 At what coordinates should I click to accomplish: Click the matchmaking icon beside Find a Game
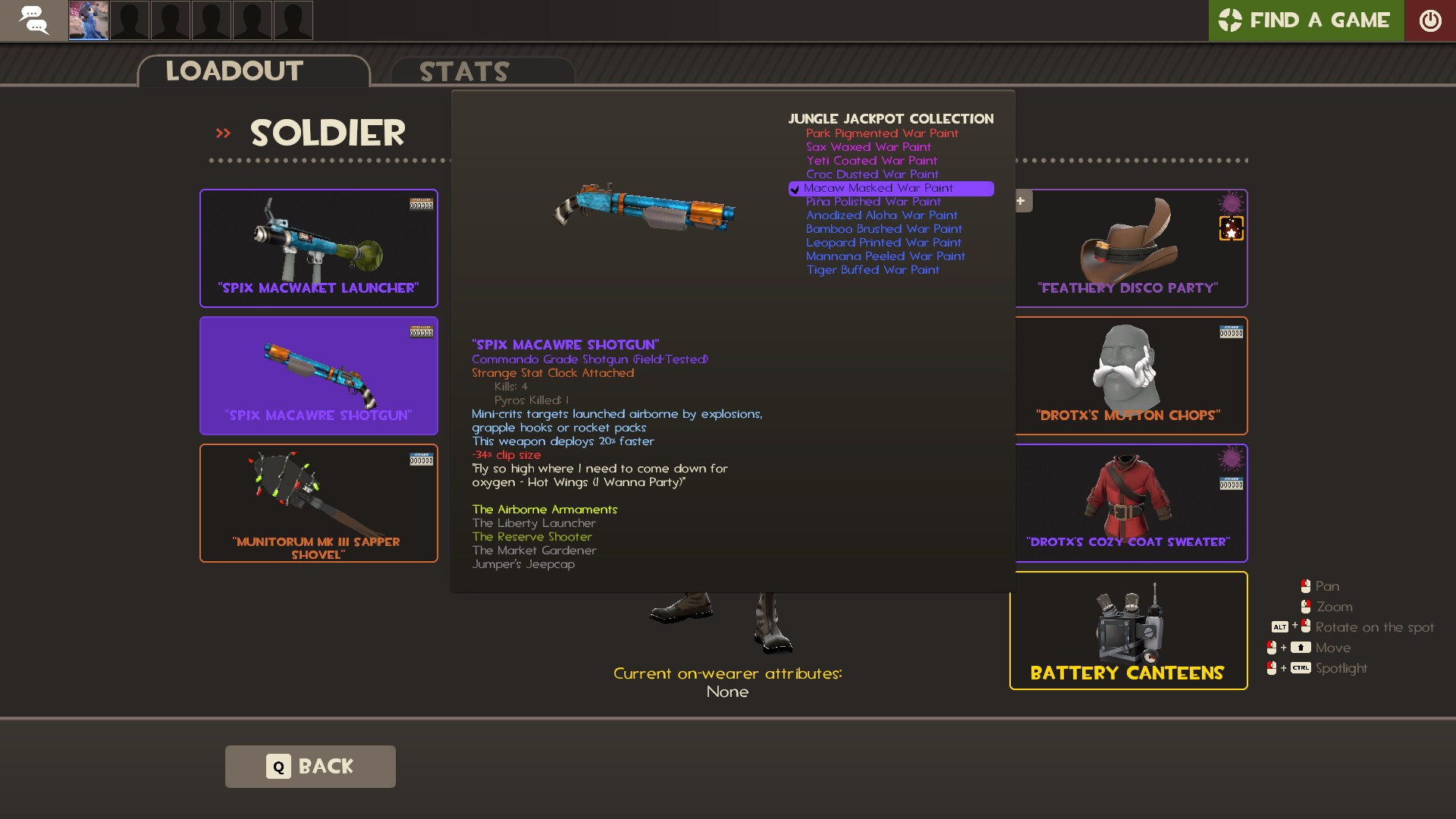click(1230, 20)
